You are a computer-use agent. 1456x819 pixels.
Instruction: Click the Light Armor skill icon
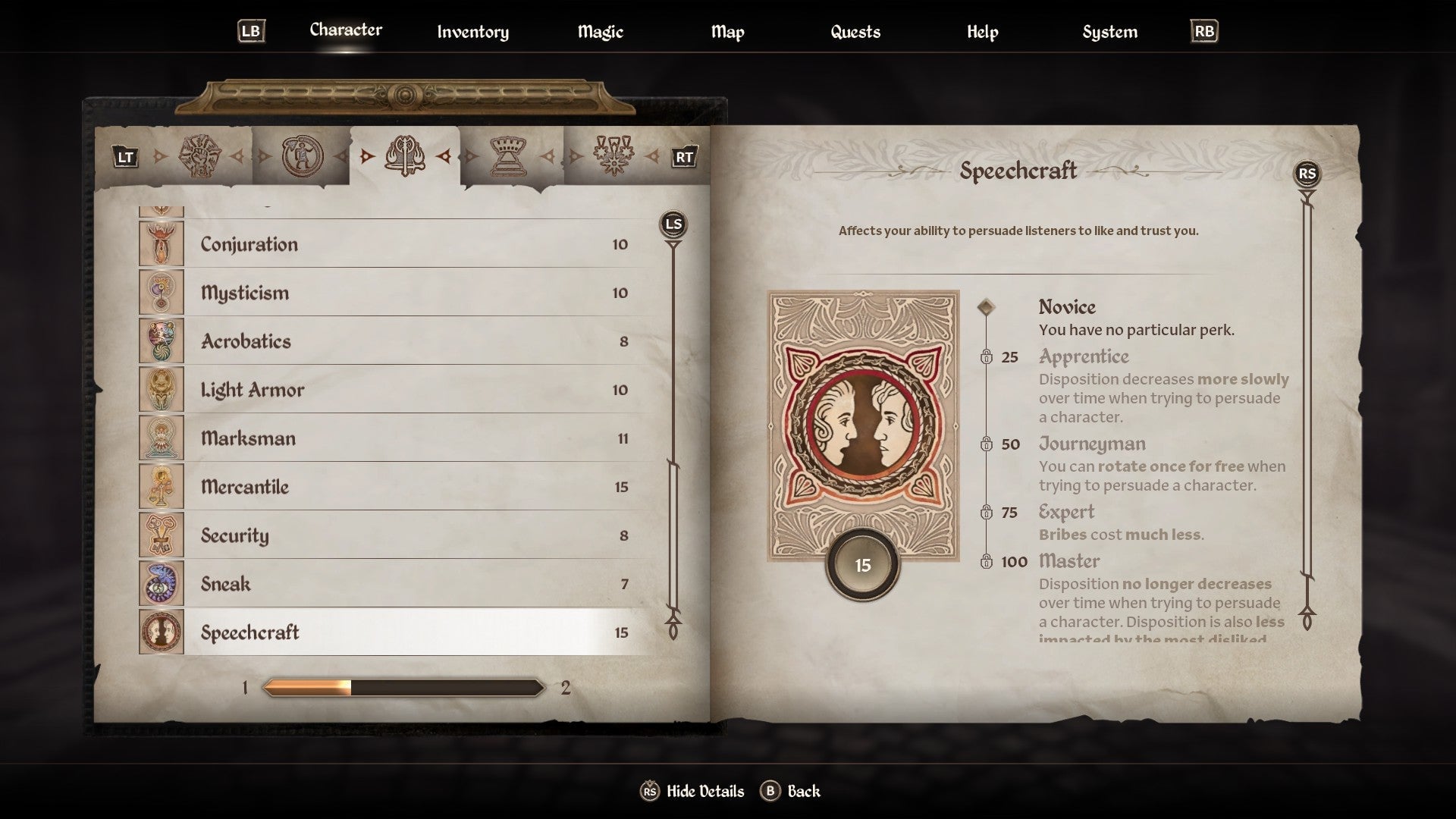point(162,390)
